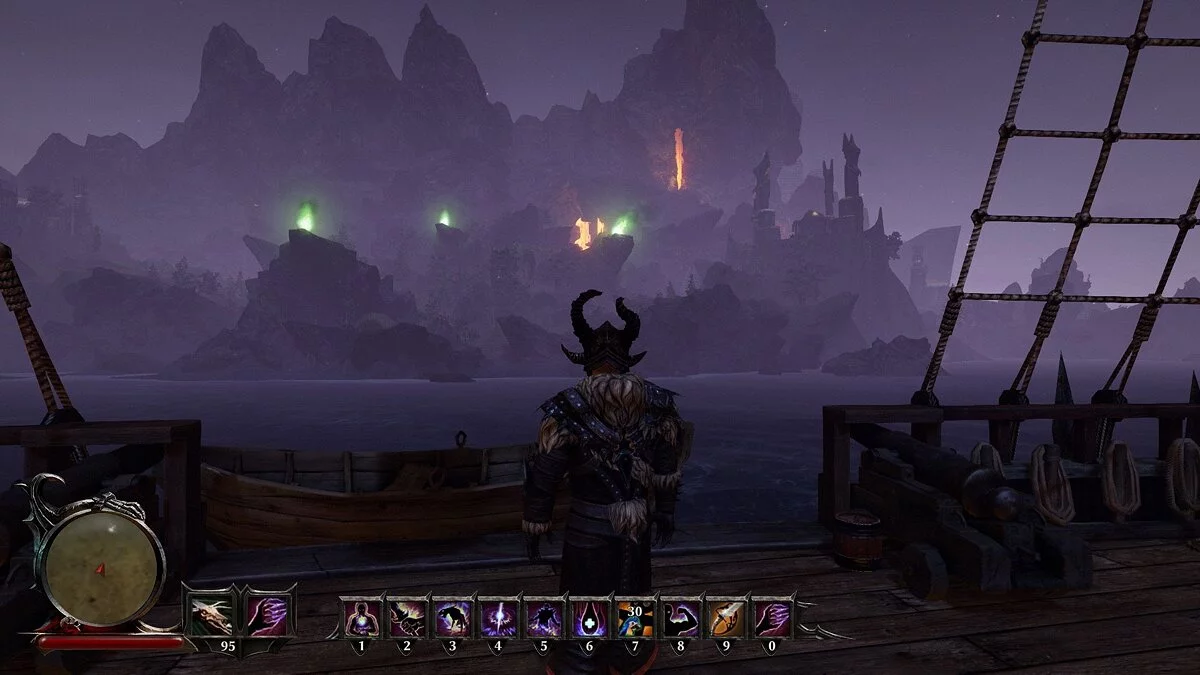The width and height of the screenshot is (1200, 675).
Task: Use the healing cross spell icon
Action: (590, 619)
